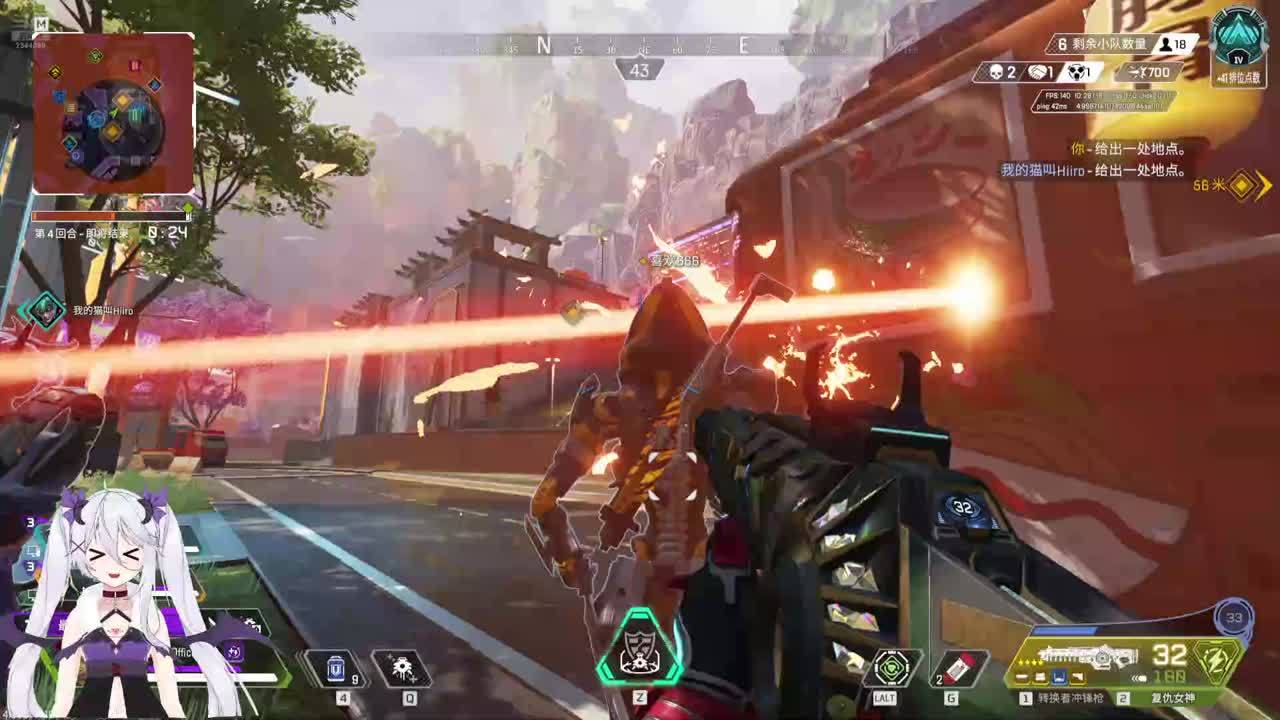Click the yellow diamond ping marker
Viewport: 1280px width, 720px height.
[x=1241, y=185]
